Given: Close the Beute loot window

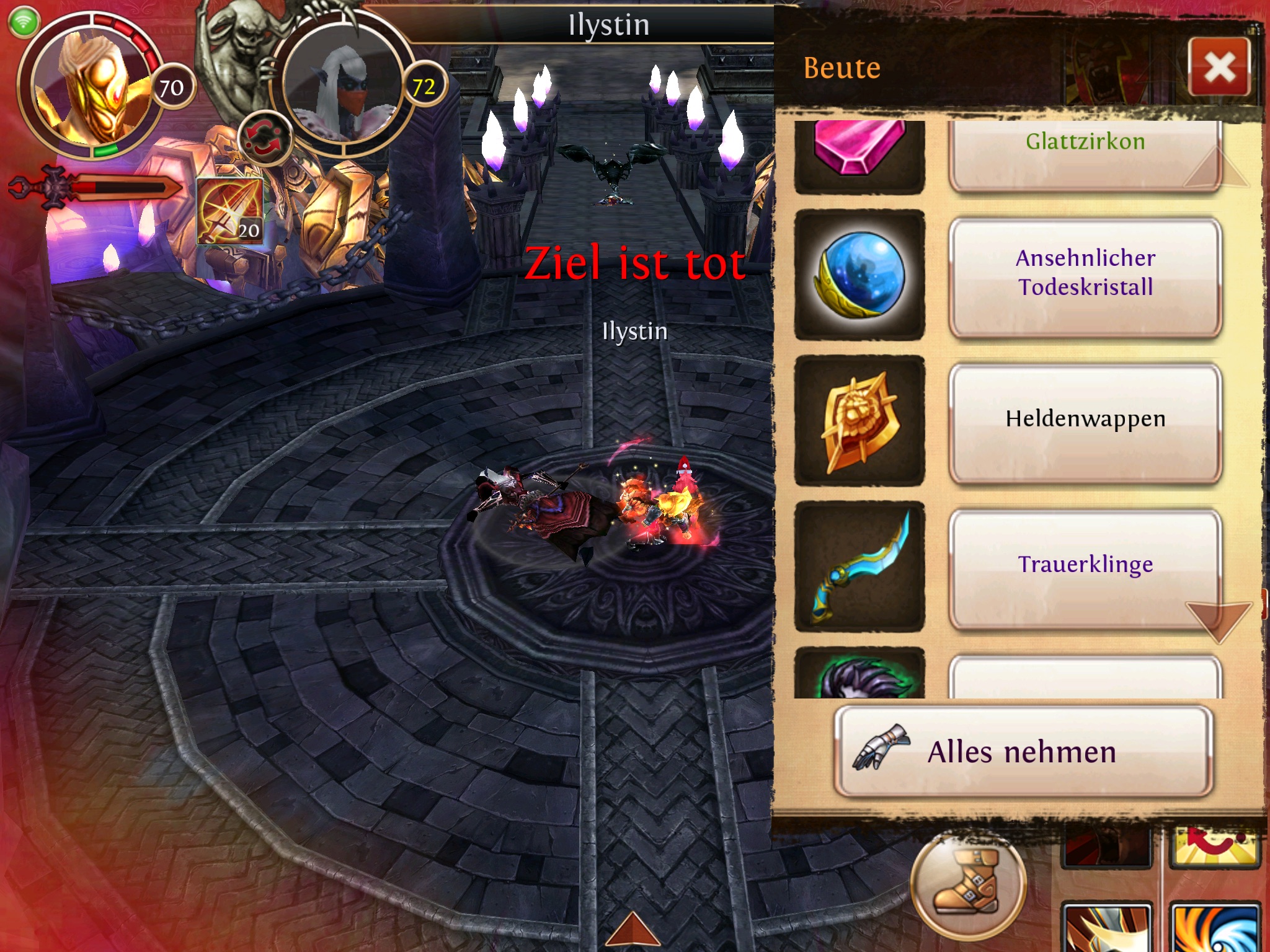Looking at the screenshot, I should click(1219, 67).
